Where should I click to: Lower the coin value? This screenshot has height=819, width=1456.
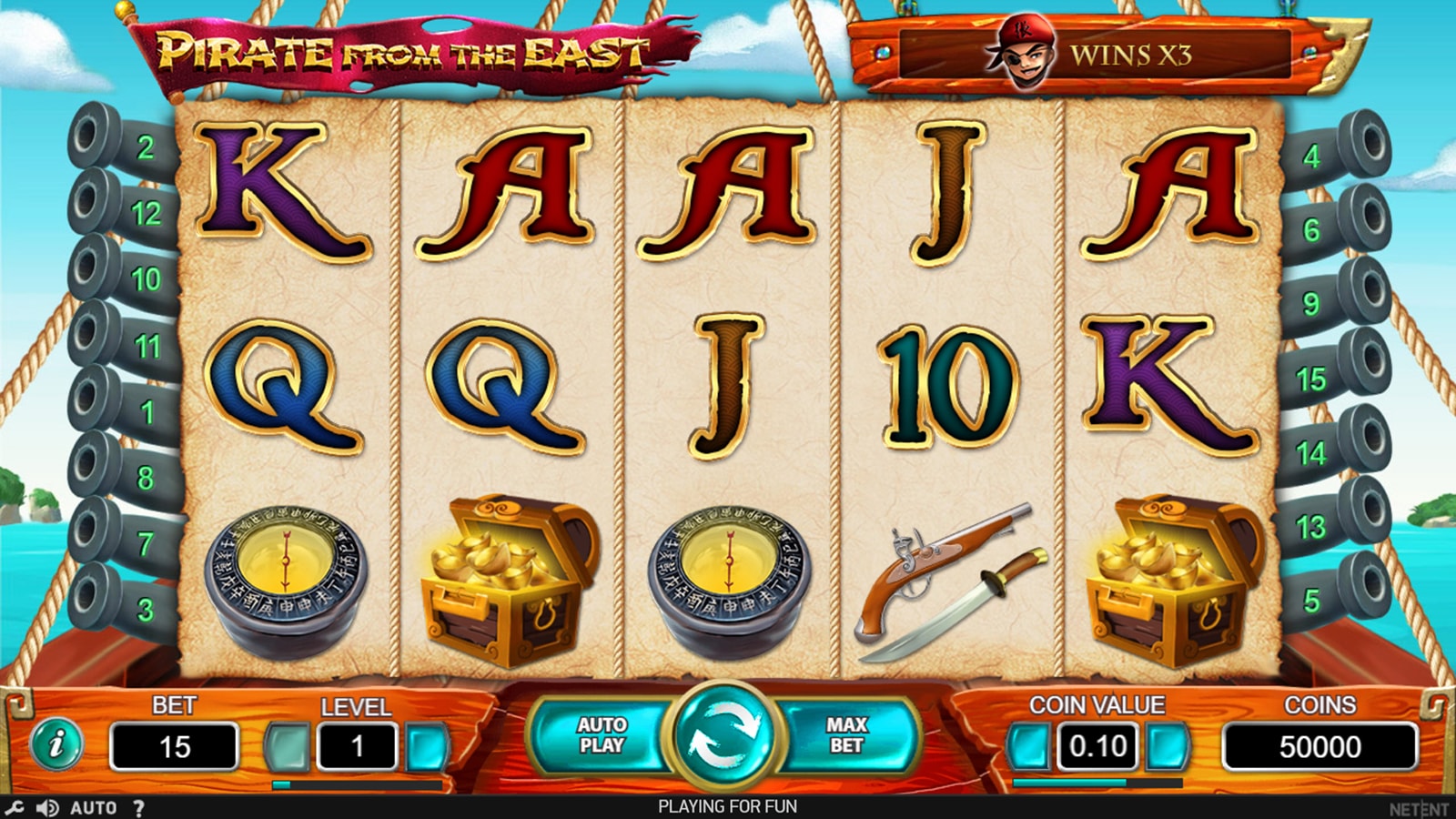(x=1028, y=747)
